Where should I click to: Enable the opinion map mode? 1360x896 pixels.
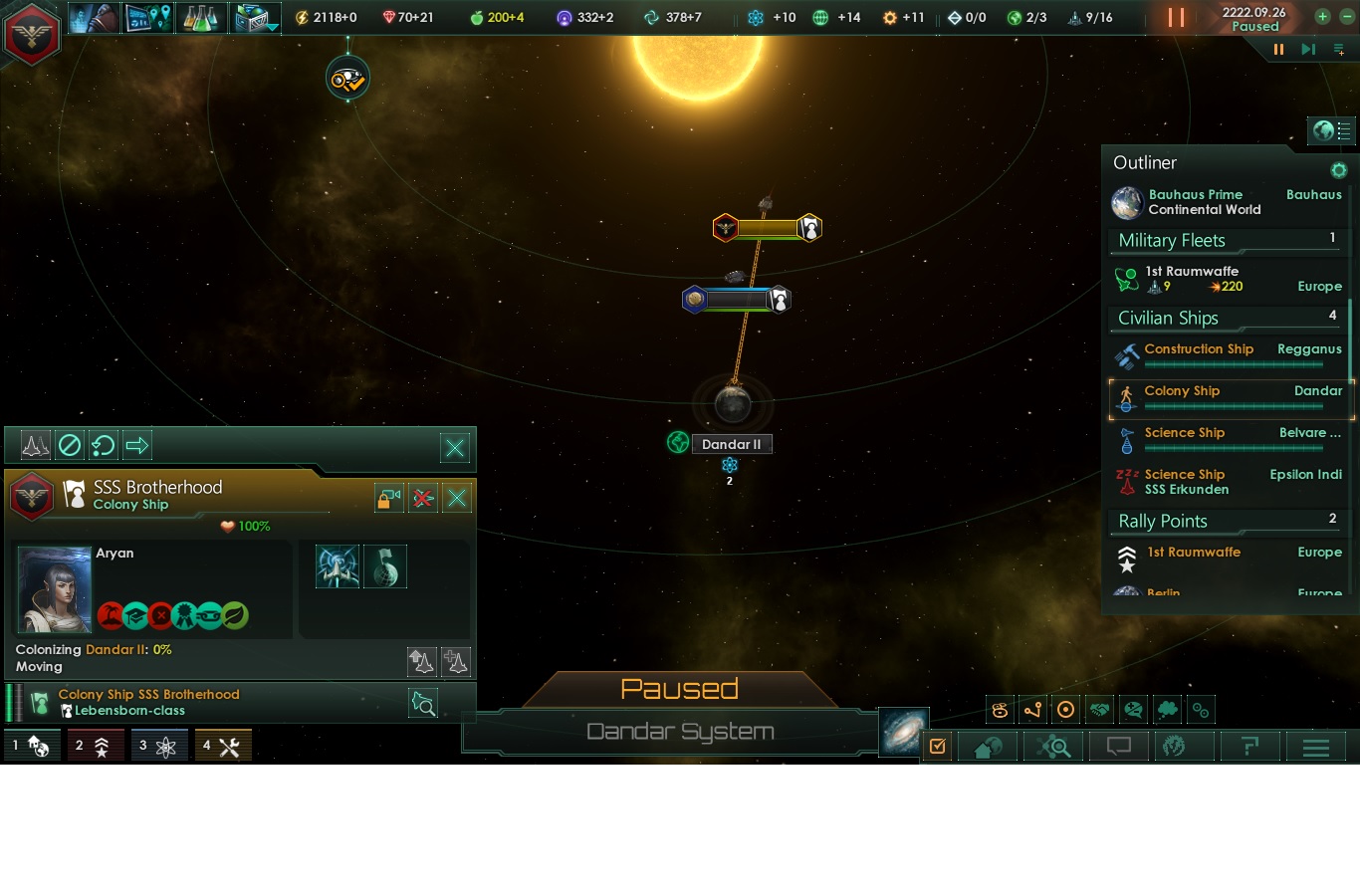(1131, 709)
